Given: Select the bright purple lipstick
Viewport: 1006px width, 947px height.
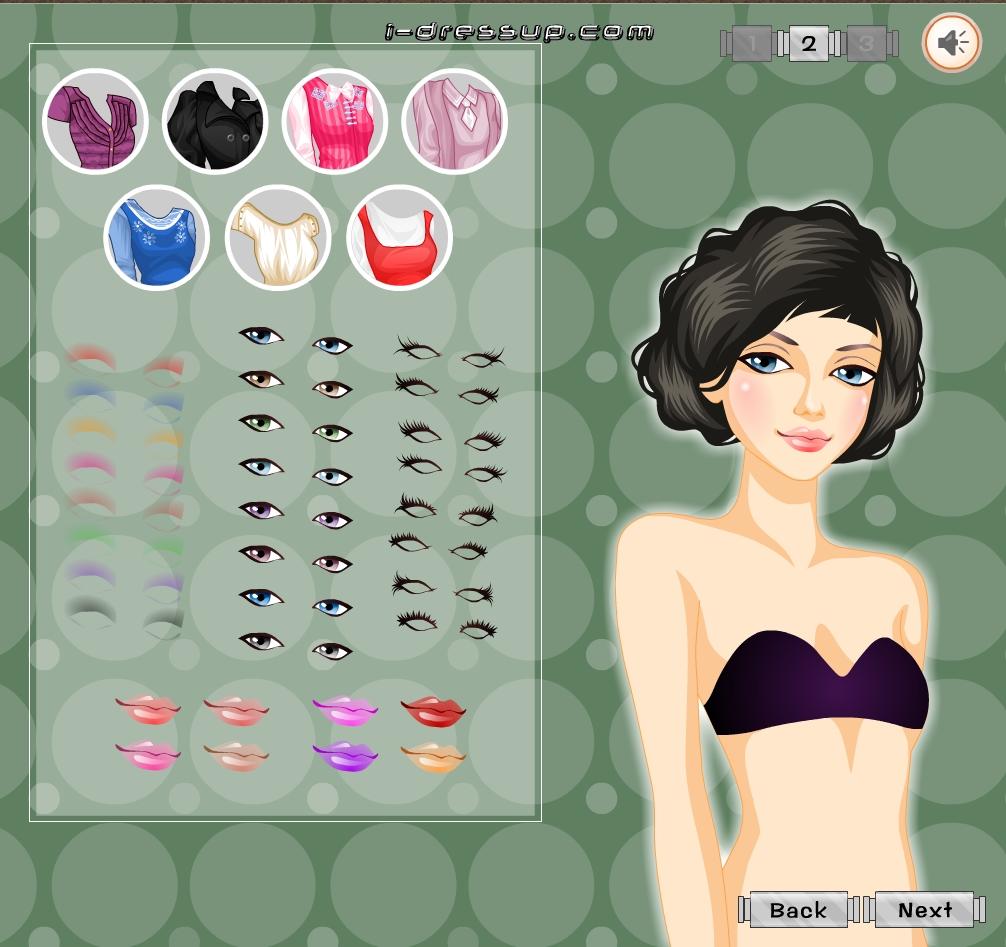Looking at the screenshot, I should [x=345, y=756].
